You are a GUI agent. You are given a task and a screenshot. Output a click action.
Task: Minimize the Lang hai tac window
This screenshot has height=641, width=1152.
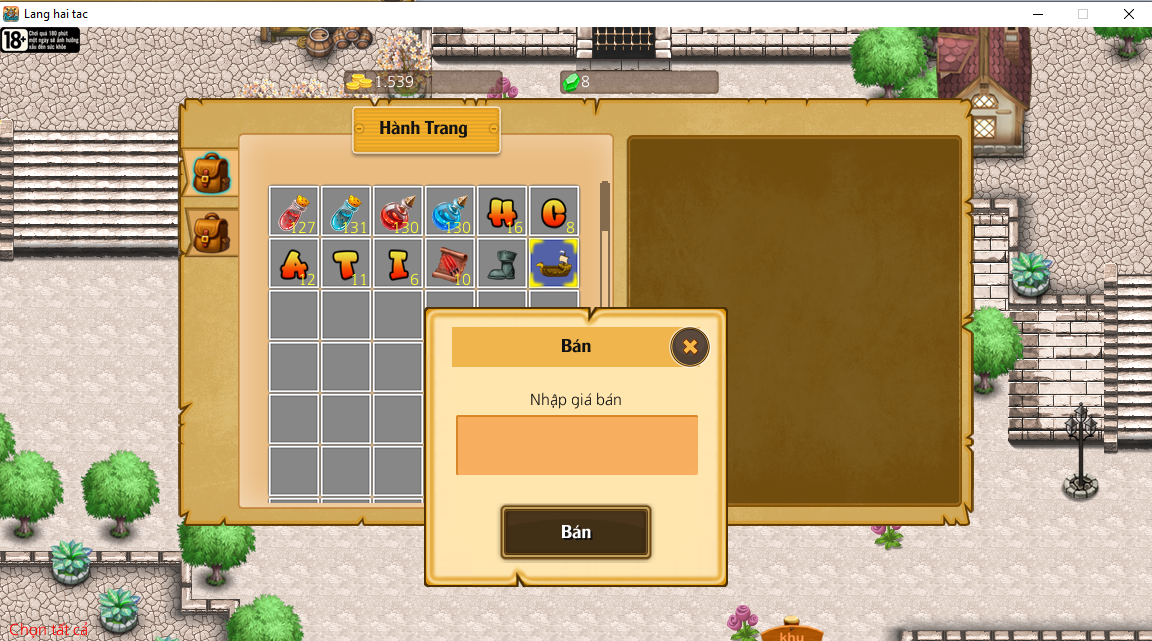coord(1036,14)
